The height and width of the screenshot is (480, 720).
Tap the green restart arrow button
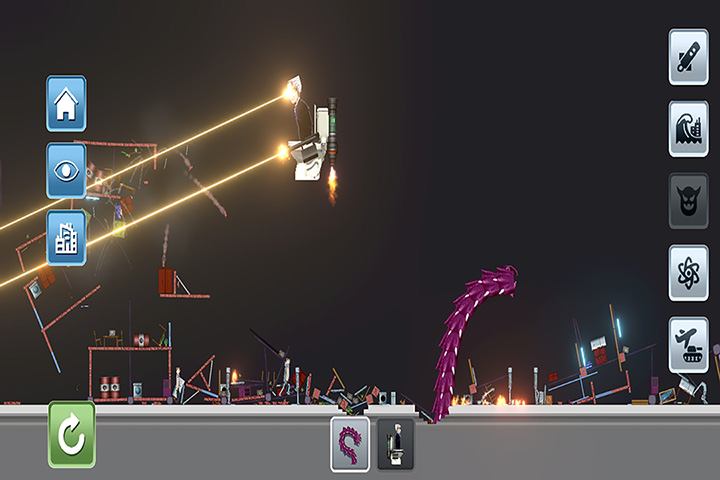tap(72, 435)
